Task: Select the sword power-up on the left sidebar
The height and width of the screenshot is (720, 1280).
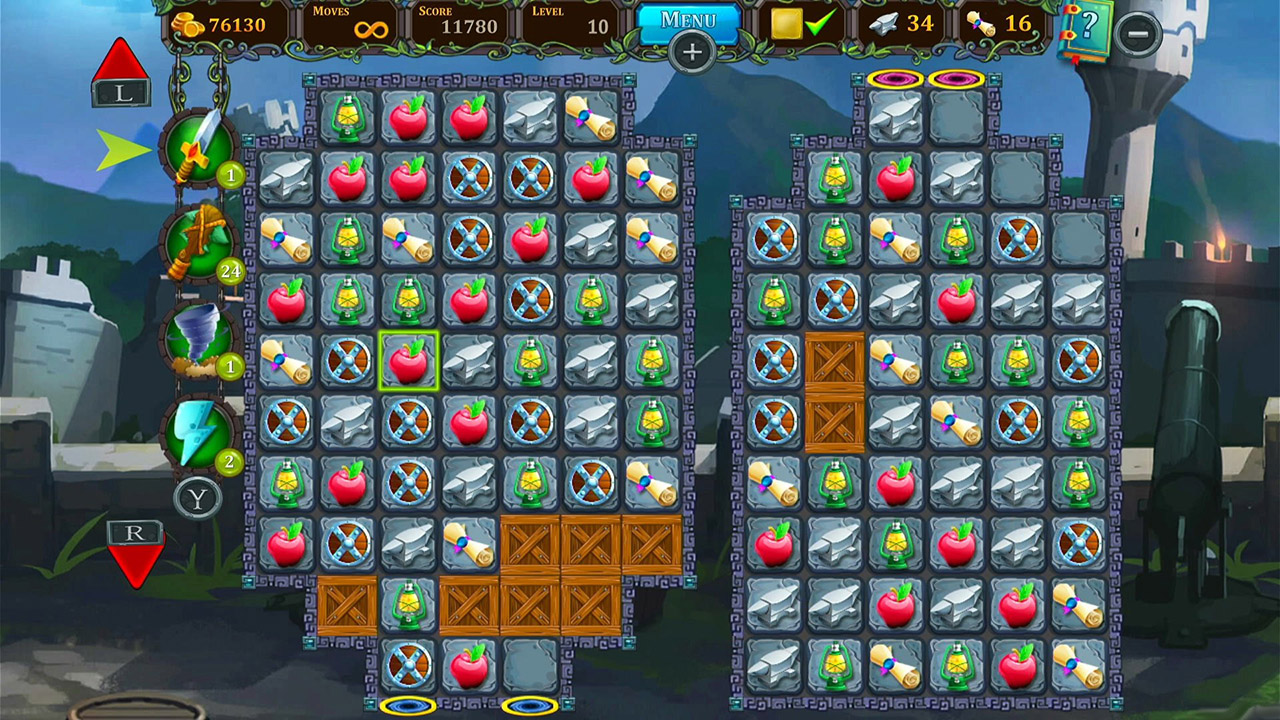Action: coord(197,148)
